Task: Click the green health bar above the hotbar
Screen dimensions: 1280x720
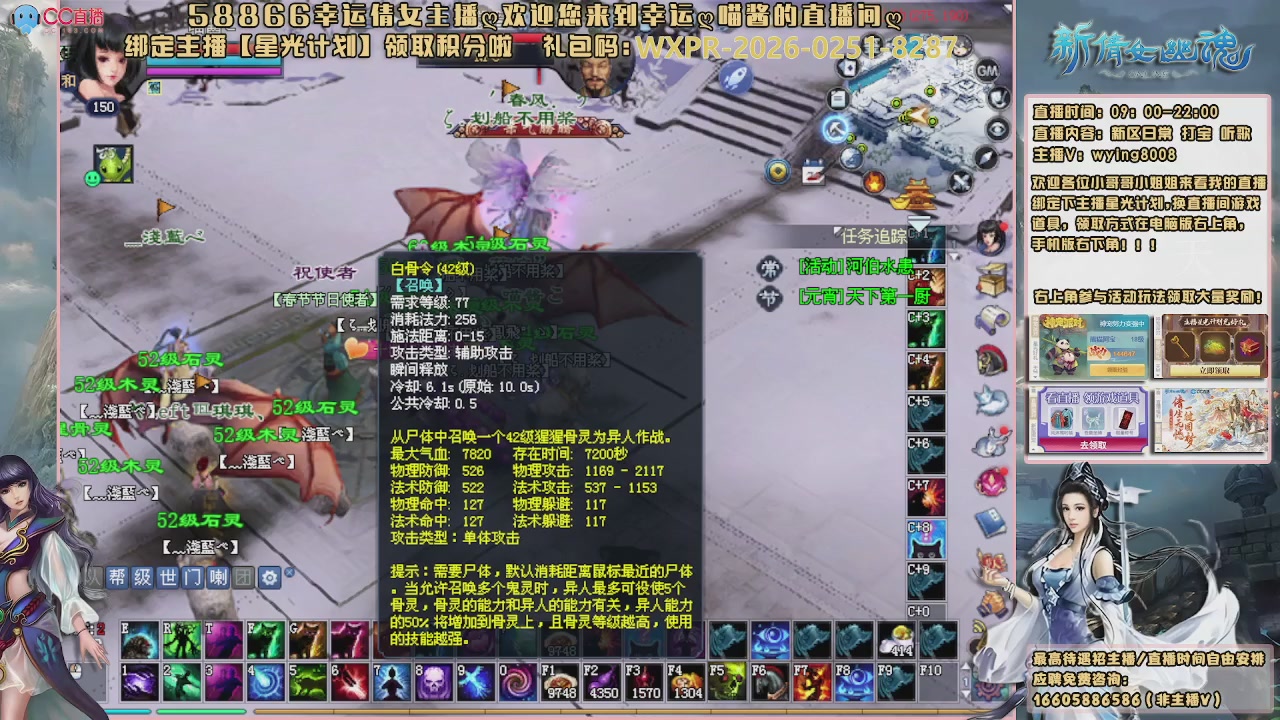Action: click(x=200, y=712)
